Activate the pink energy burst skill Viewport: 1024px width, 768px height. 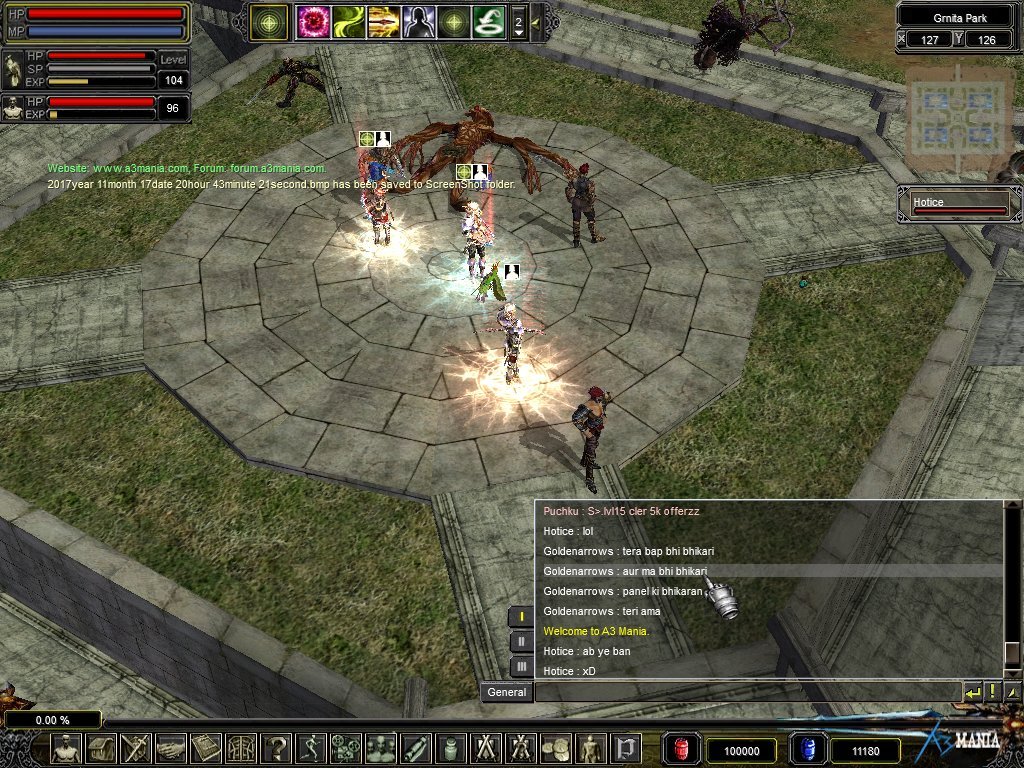311,21
